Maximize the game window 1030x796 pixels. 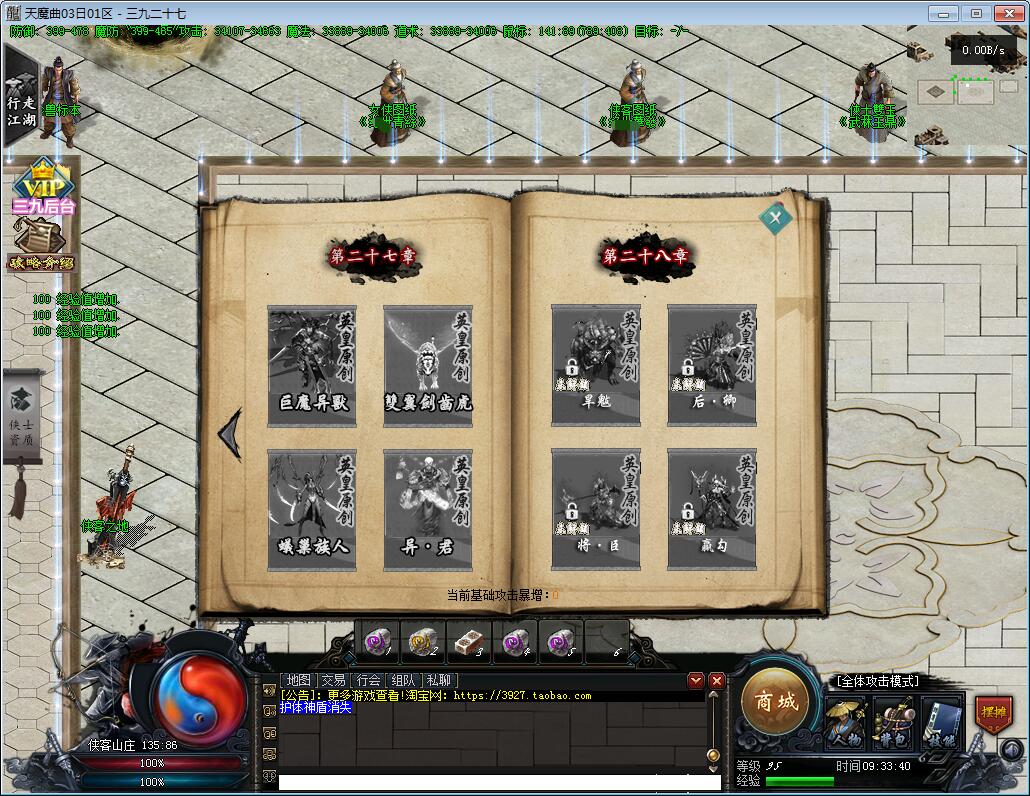pyautogui.click(x=976, y=13)
